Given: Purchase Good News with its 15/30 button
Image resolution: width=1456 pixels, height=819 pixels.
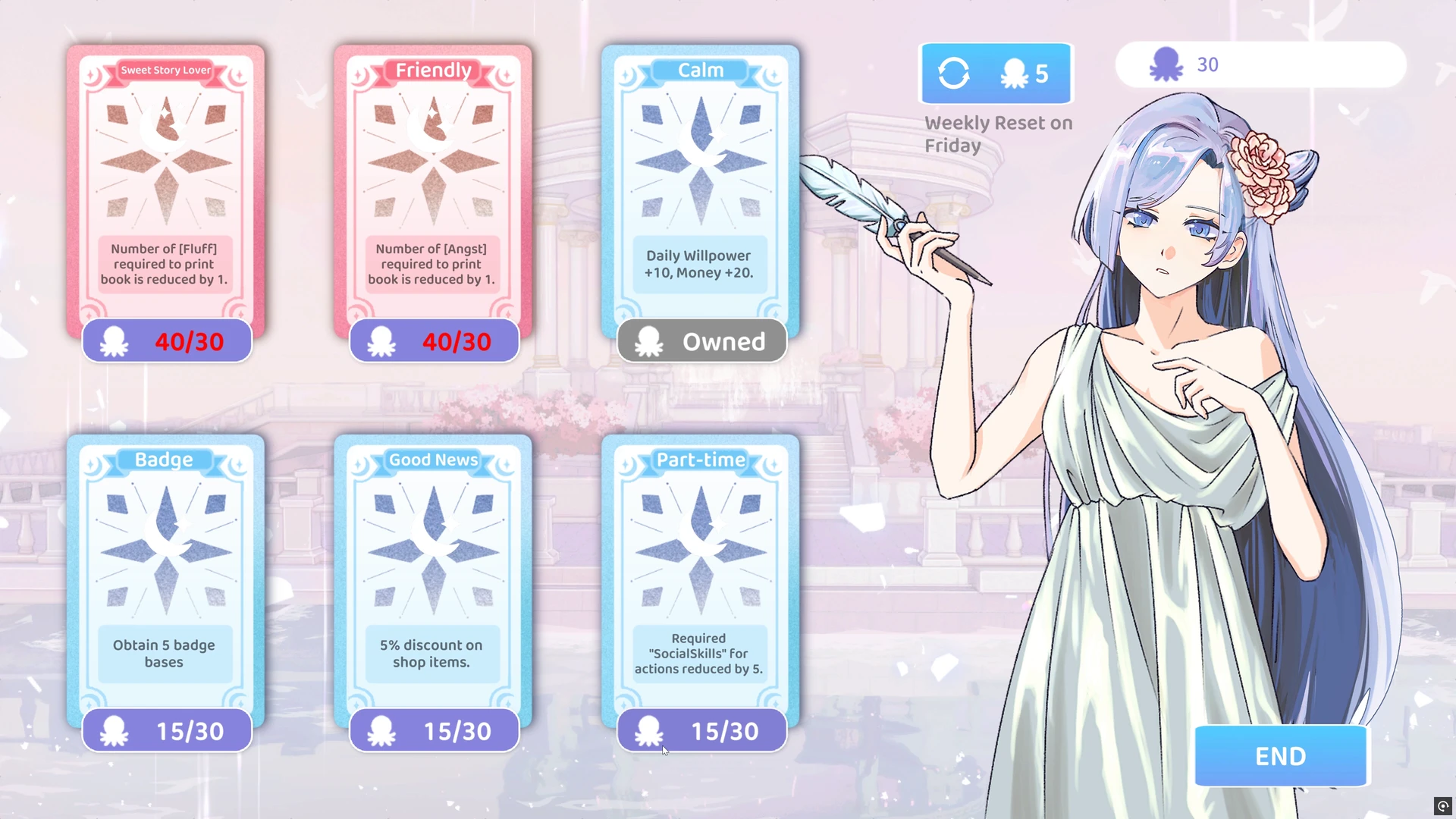Looking at the screenshot, I should pyautogui.click(x=435, y=731).
